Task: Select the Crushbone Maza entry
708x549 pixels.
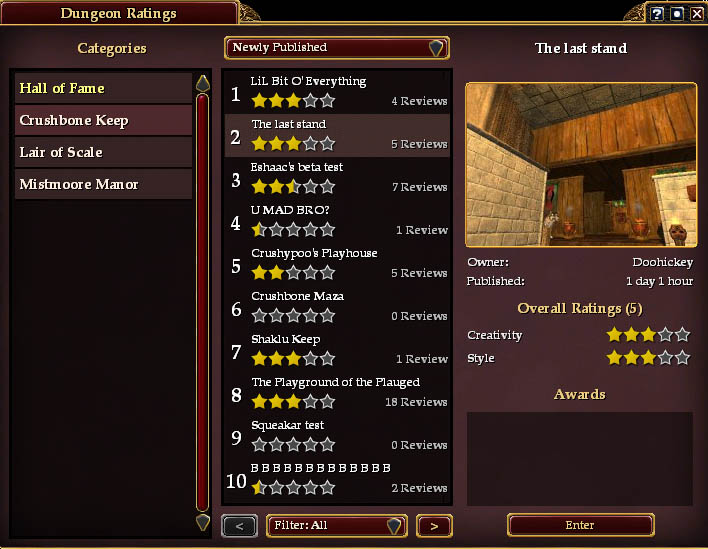Action: coord(337,307)
